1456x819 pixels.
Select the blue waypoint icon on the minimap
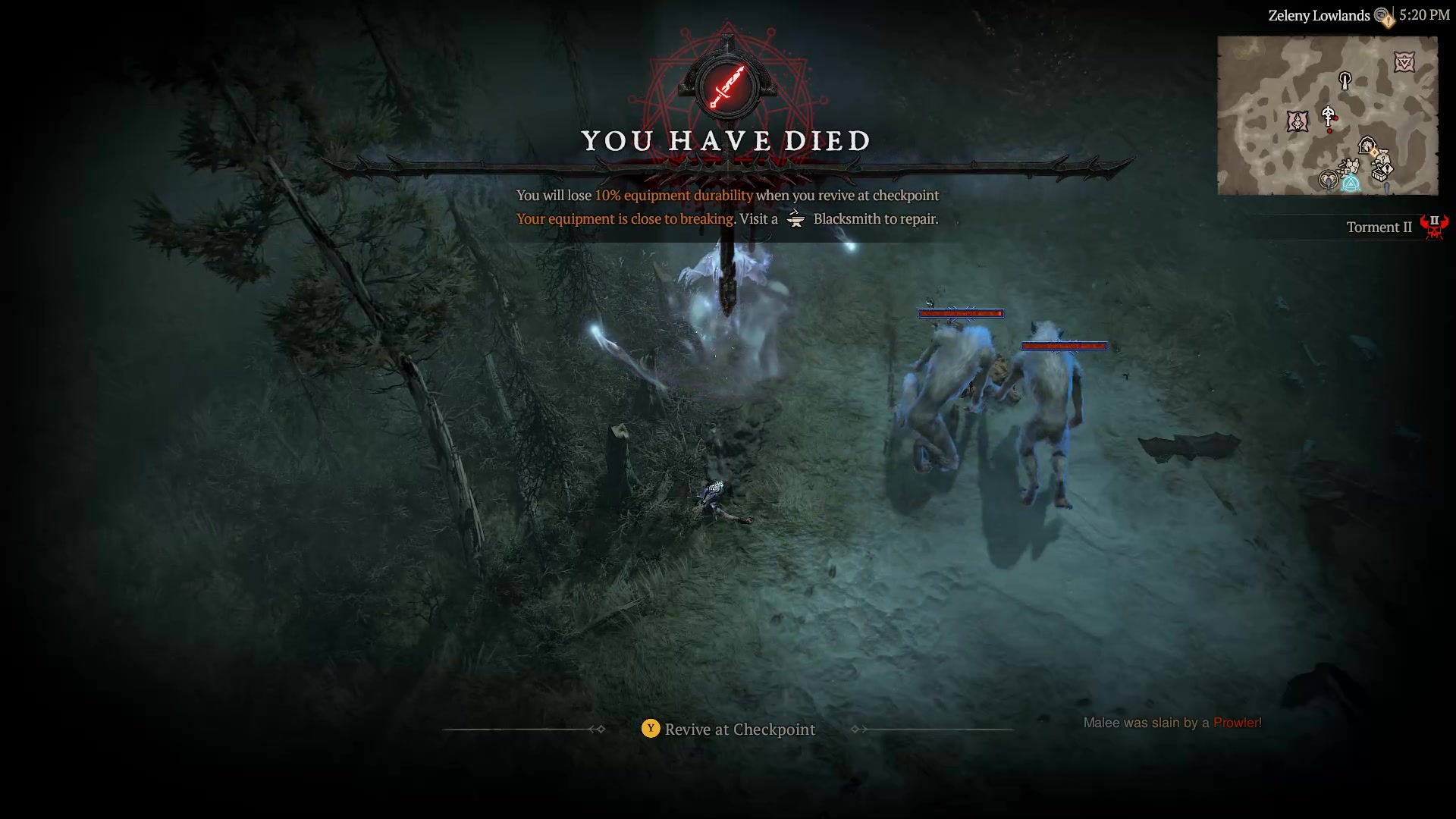pyautogui.click(x=1351, y=182)
